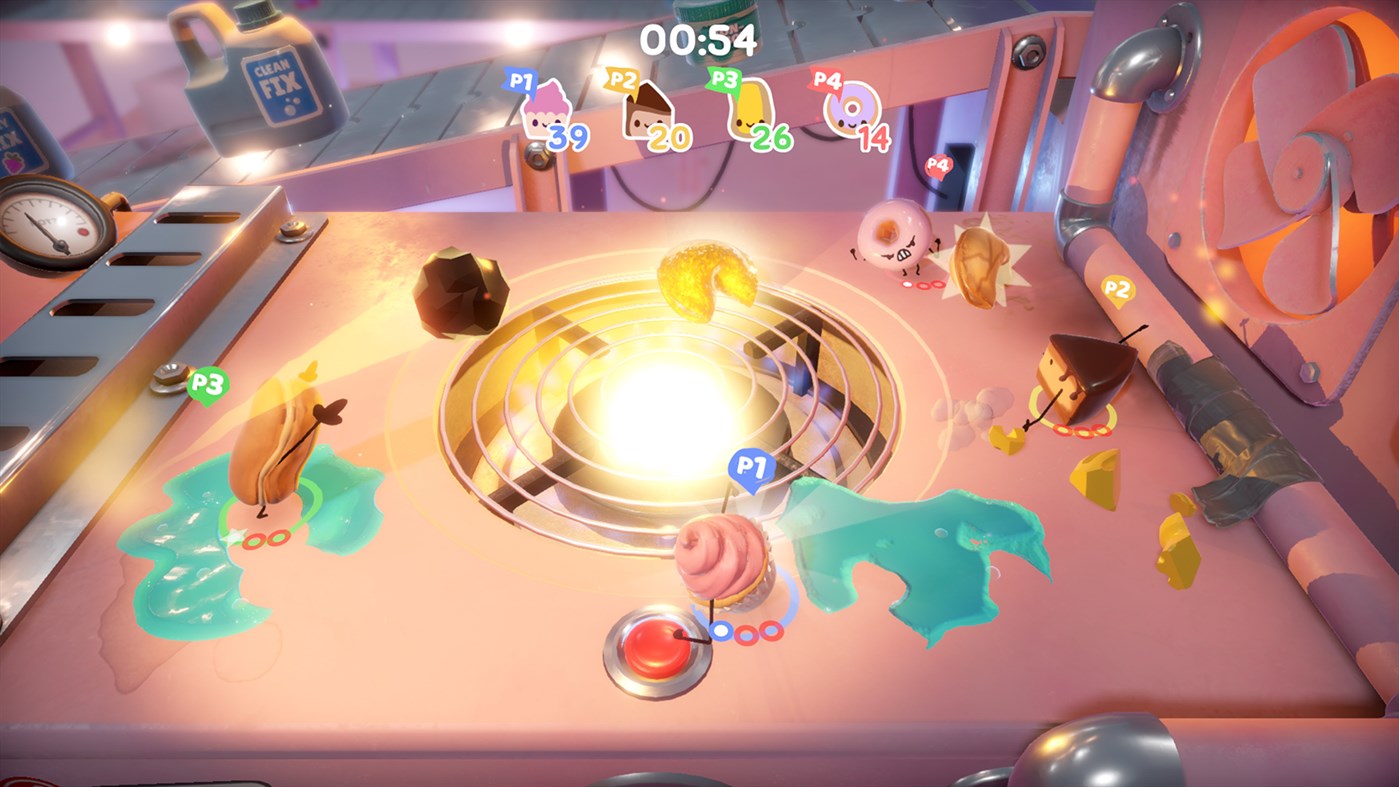
Task: Select the P2 chocolate cake score icon
Action: 651,113
